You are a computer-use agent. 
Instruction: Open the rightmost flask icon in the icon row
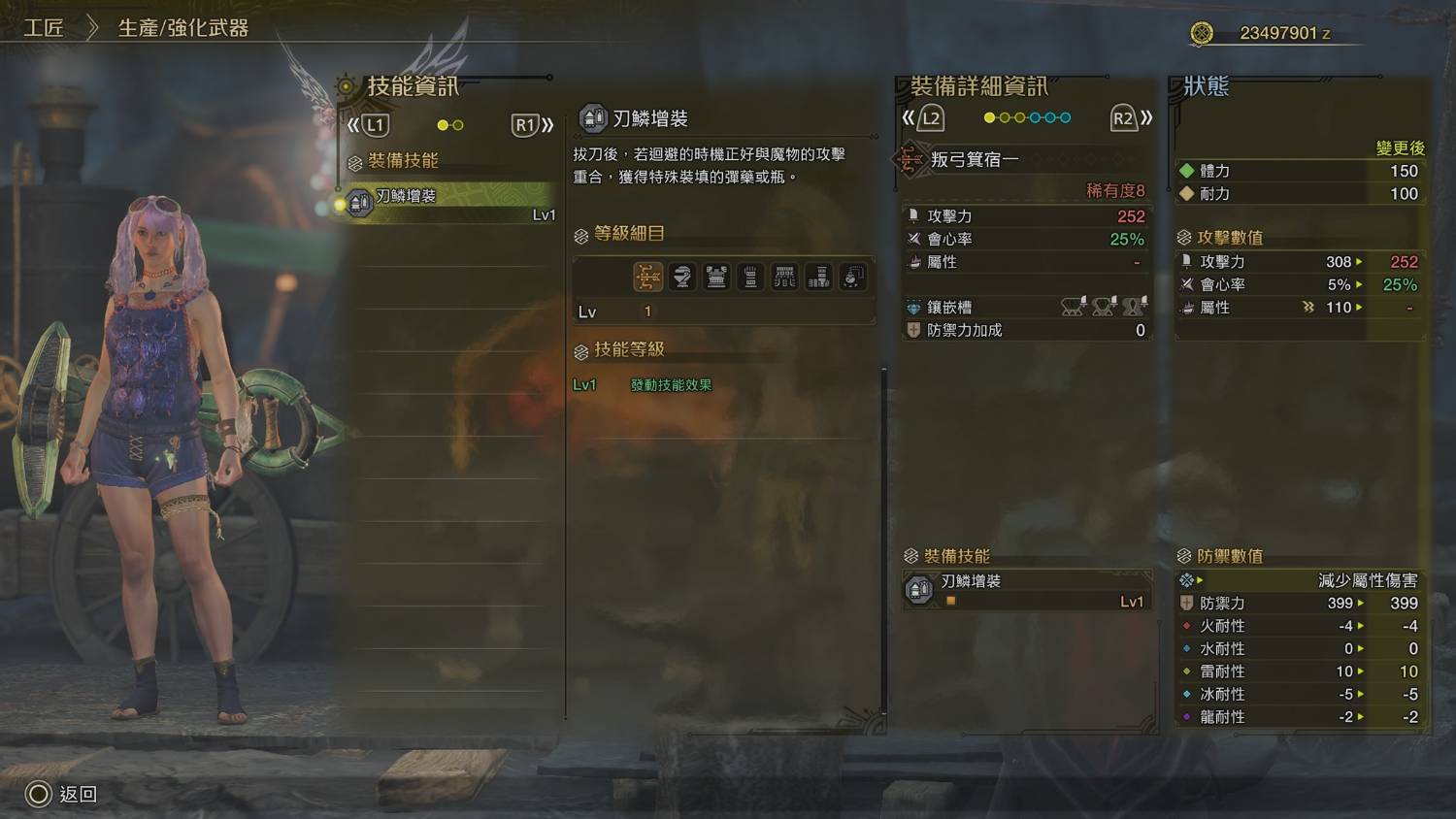pyautogui.click(x=852, y=277)
